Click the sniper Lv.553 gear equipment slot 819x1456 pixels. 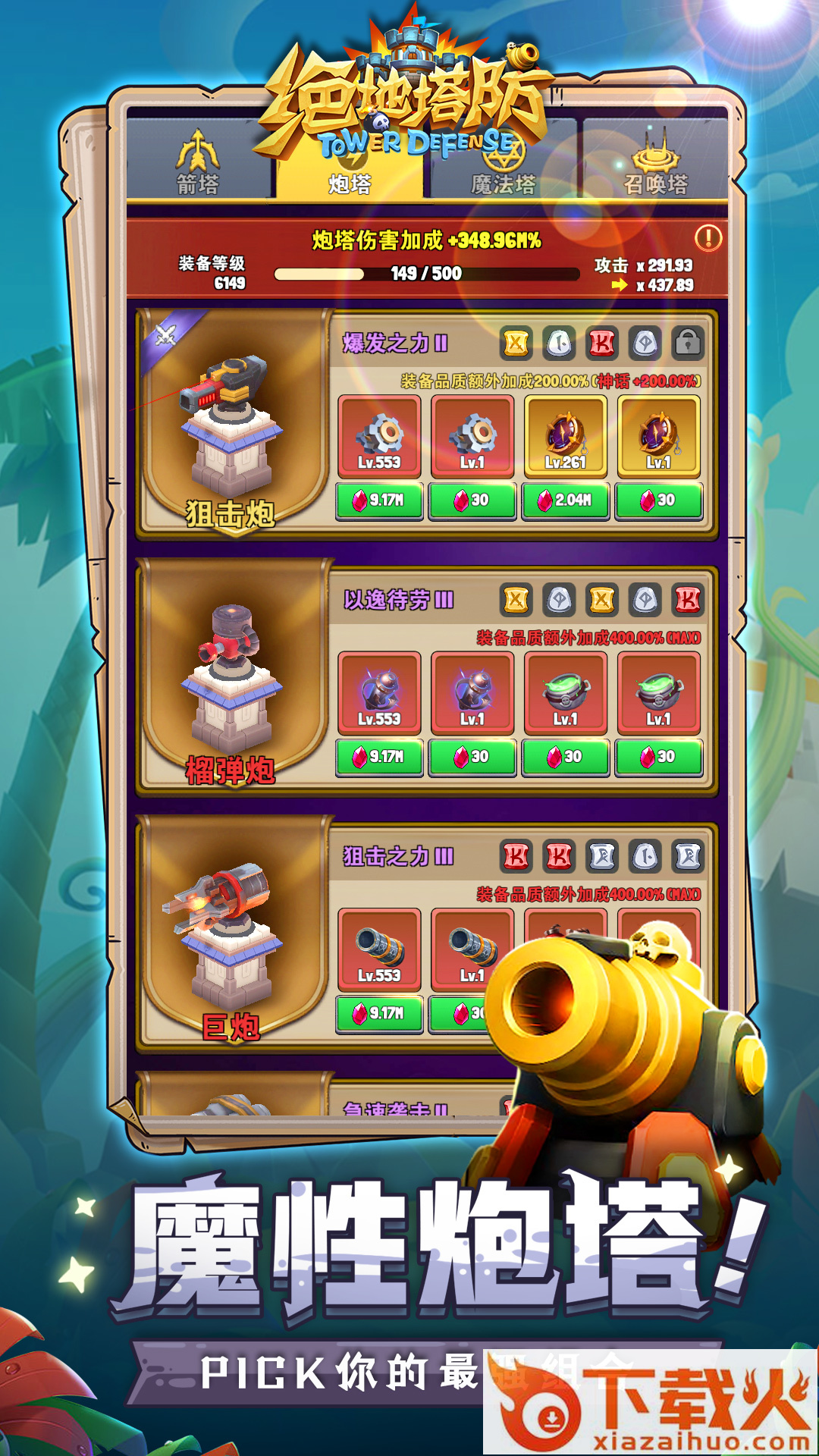[379, 436]
